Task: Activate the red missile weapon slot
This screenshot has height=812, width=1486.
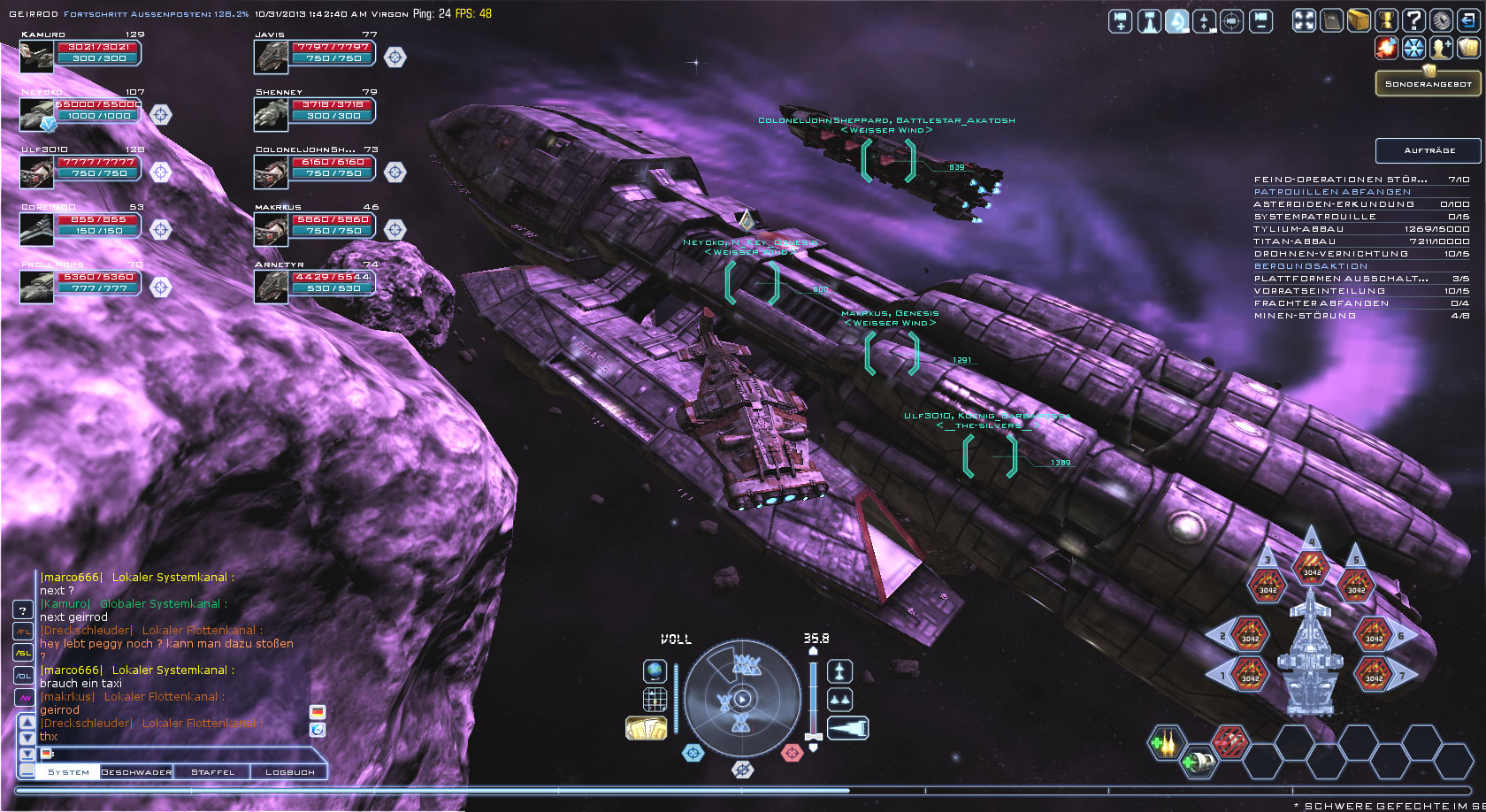Action: coord(1229,741)
